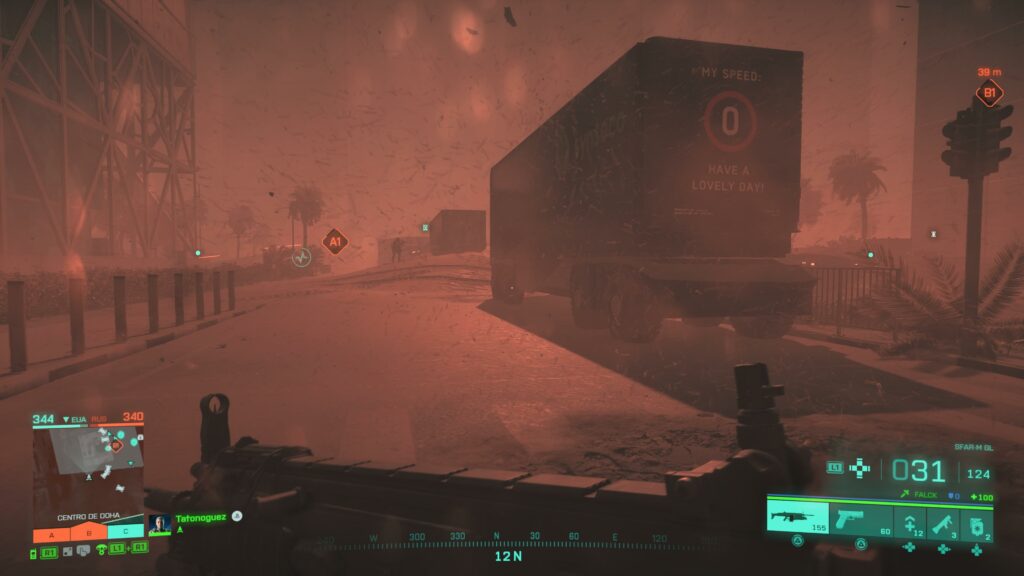The height and width of the screenshot is (576, 1024).
Task: Click the A1 sector objective marker
Action: pos(335,241)
